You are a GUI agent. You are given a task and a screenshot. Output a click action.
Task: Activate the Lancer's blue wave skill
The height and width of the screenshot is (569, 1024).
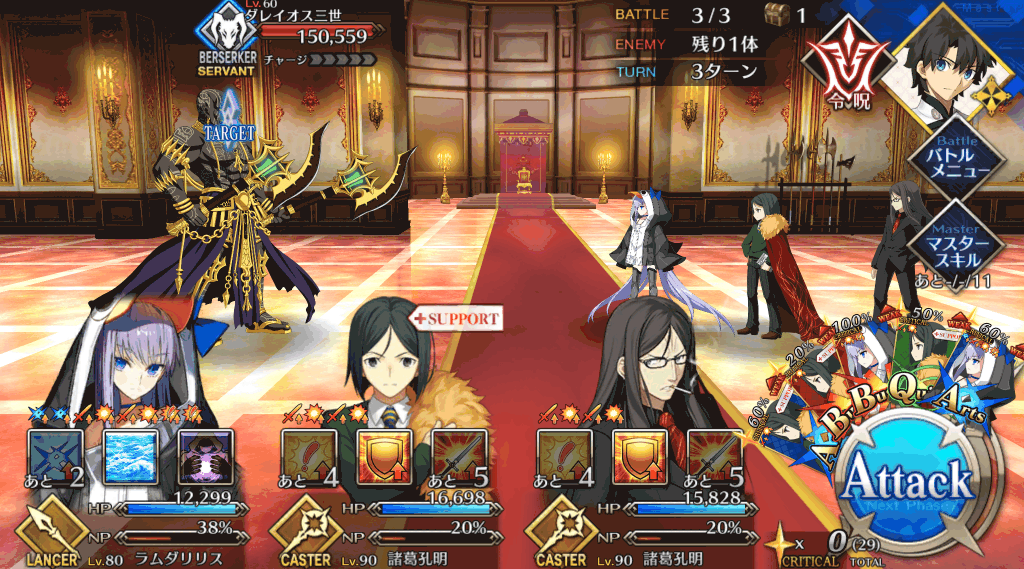tap(130, 457)
